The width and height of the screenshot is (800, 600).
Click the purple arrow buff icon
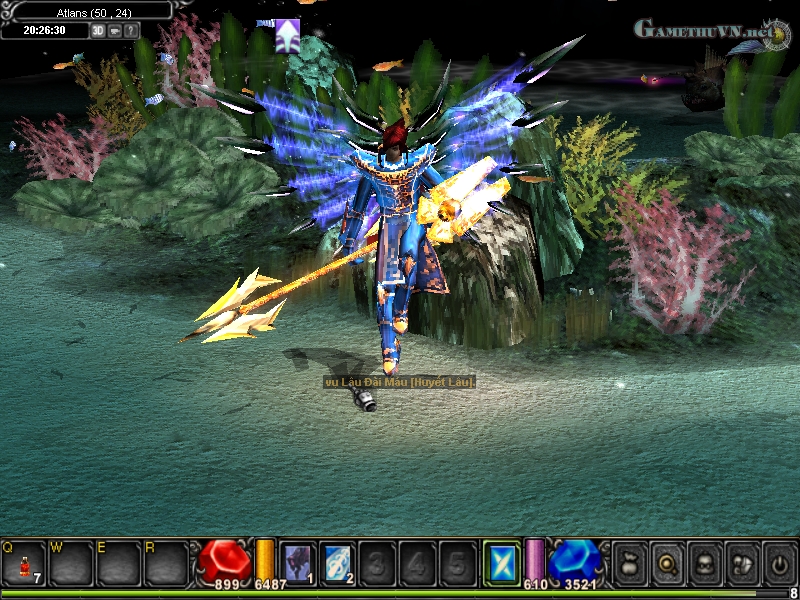click(288, 36)
